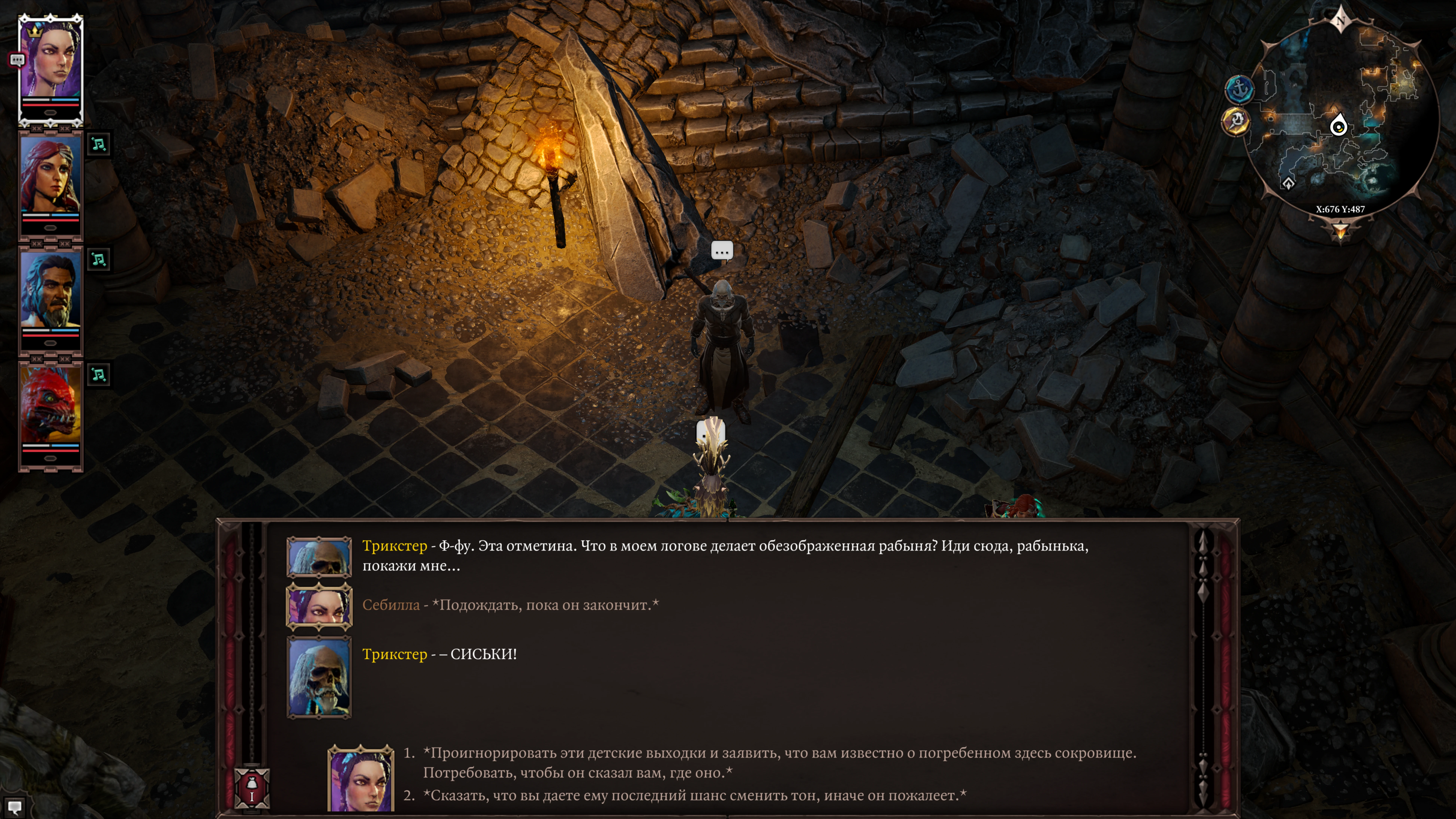Click the dialogue marker beside Sebille's portrait
The image size is (1456, 819).
point(17,59)
